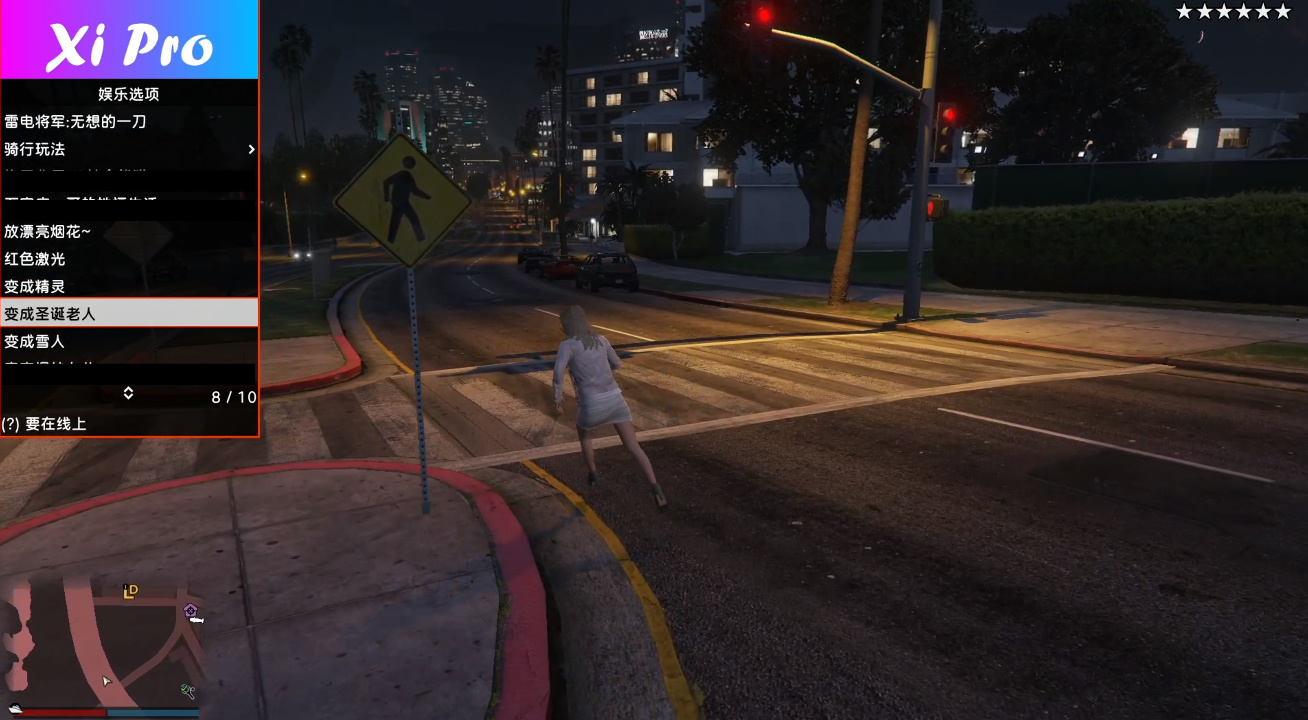
Task: Click the diamond scroll arrows below the list
Action: tap(128, 394)
